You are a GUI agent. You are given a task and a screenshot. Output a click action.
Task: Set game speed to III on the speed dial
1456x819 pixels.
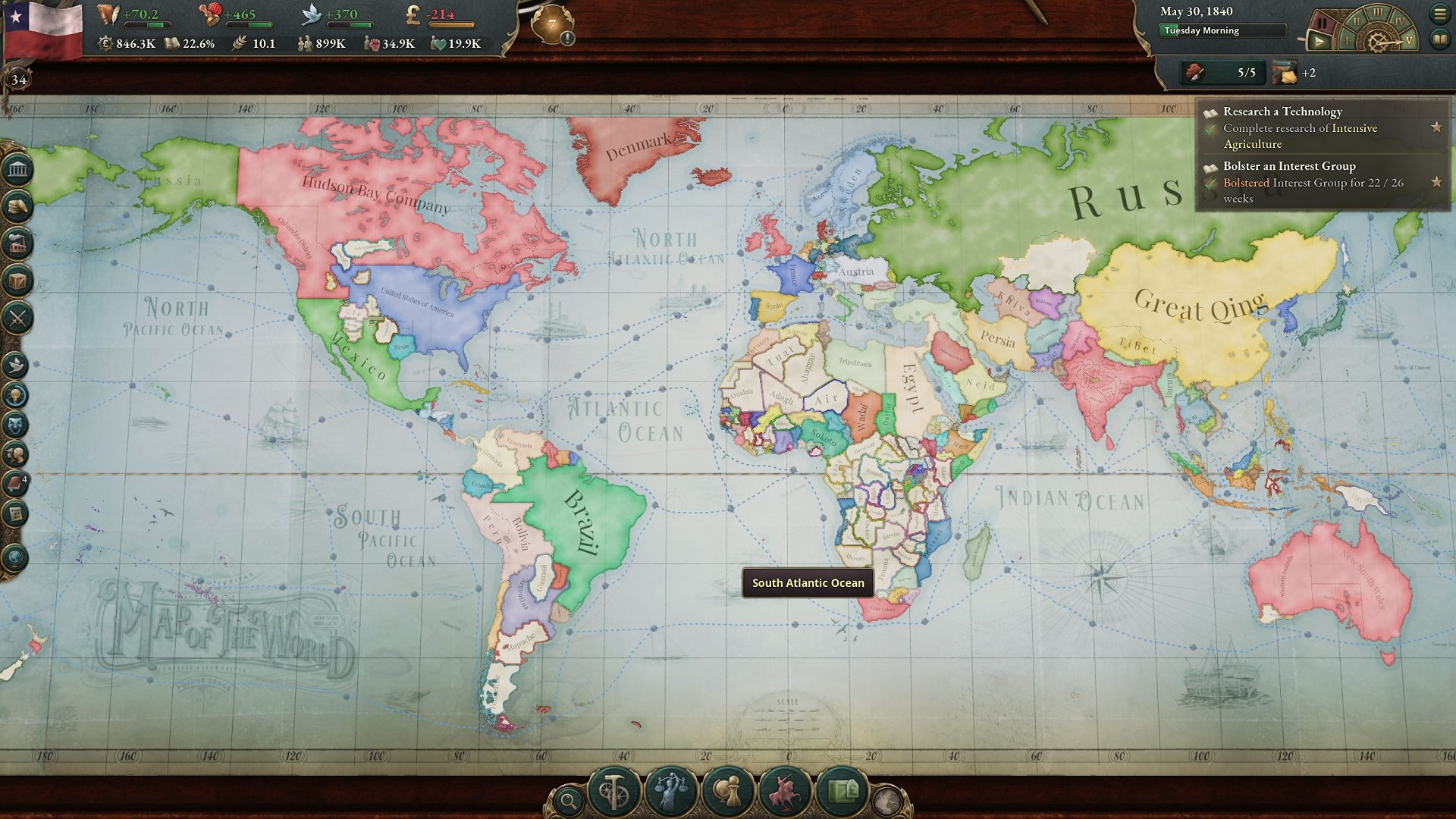tap(1377, 12)
